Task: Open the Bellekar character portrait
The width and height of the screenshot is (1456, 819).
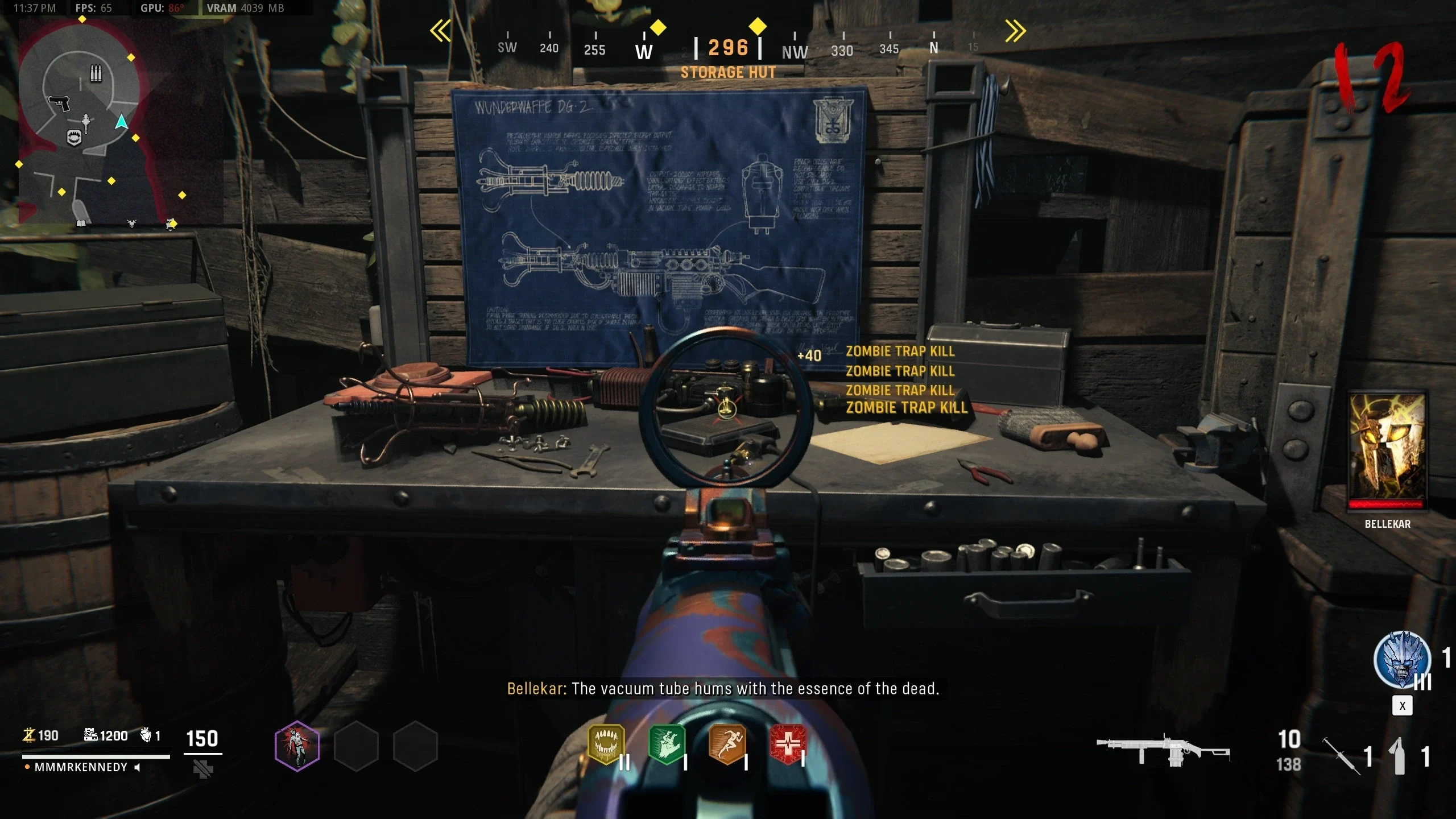Action: pyautogui.click(x=1387, y=449)
